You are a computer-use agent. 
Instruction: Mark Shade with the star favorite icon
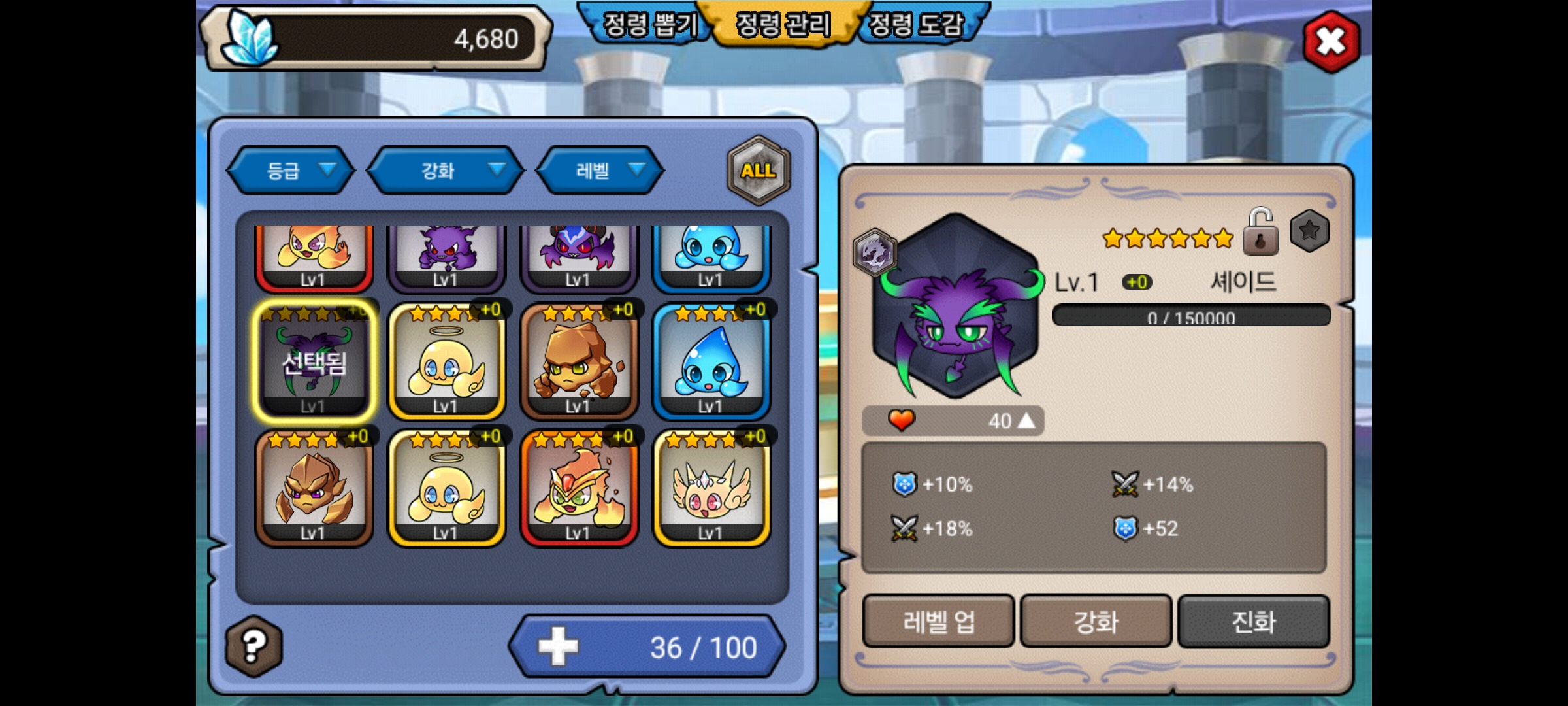[x=1309, y=231]
